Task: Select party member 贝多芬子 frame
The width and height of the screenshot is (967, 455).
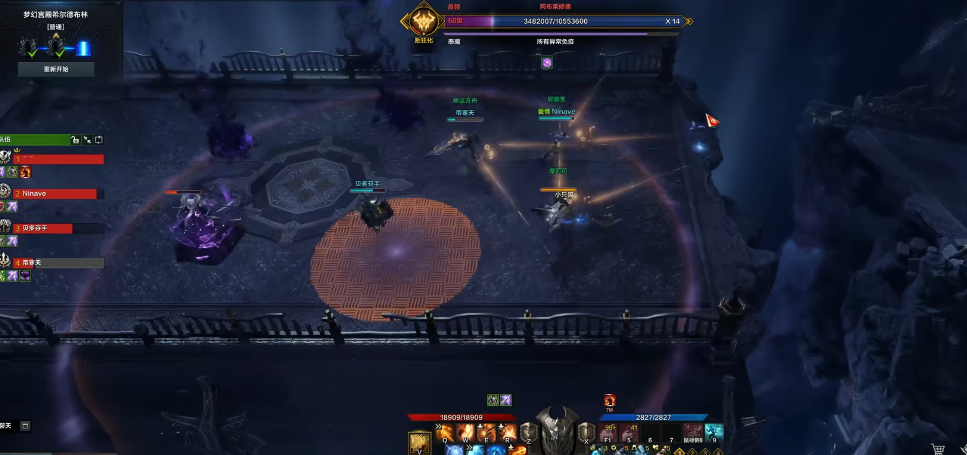Action: tap(54, 228)
